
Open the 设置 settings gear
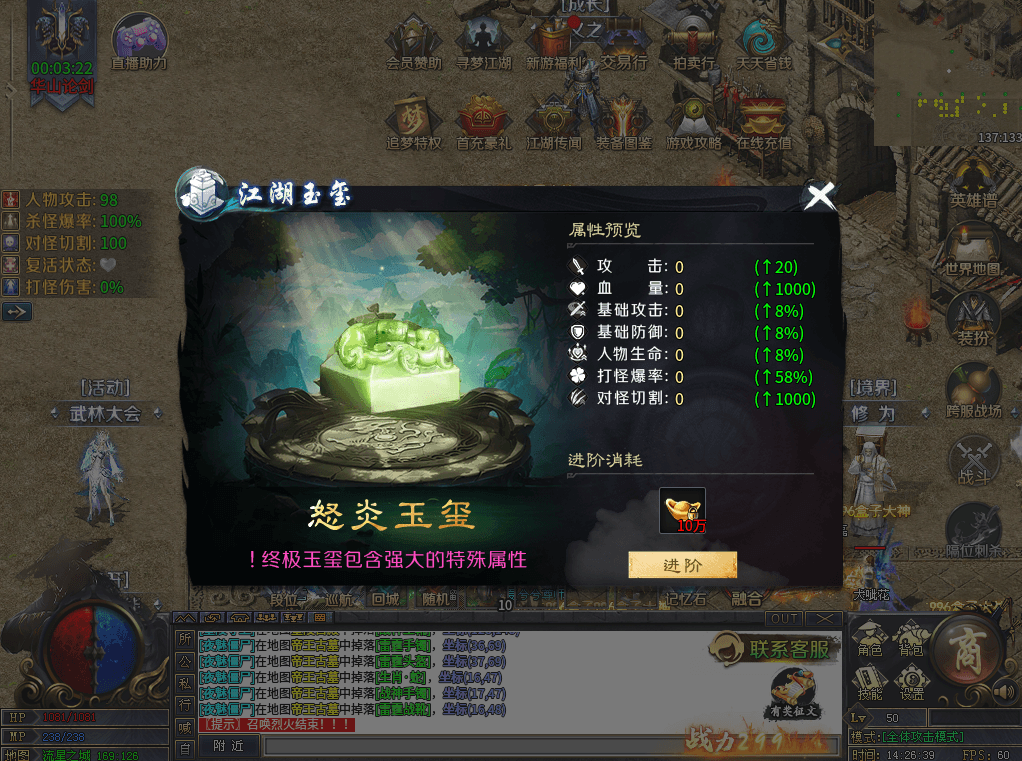click(x=911, y=680)
